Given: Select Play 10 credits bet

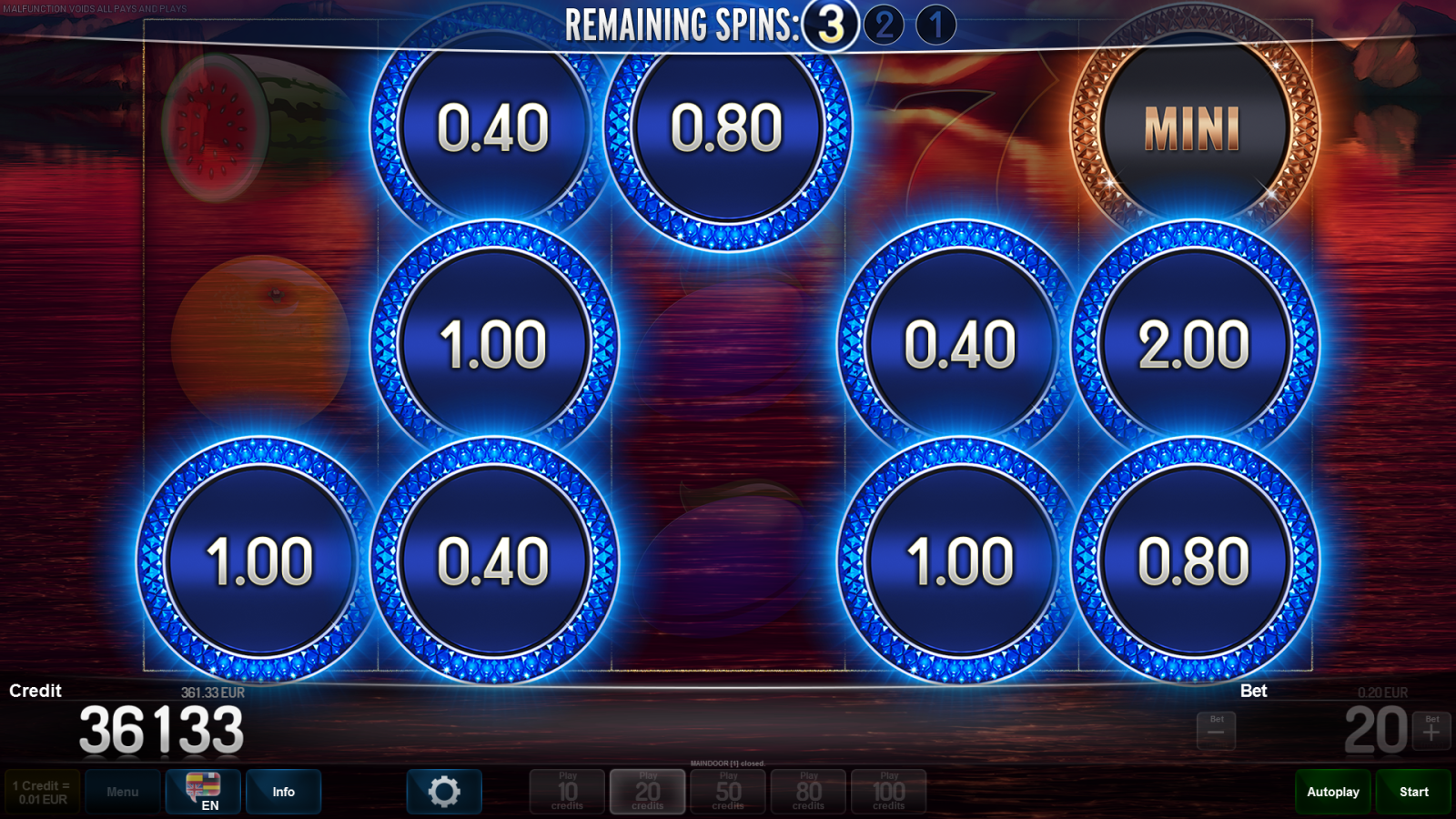Looking at the screenshot, I should (567, 792).
